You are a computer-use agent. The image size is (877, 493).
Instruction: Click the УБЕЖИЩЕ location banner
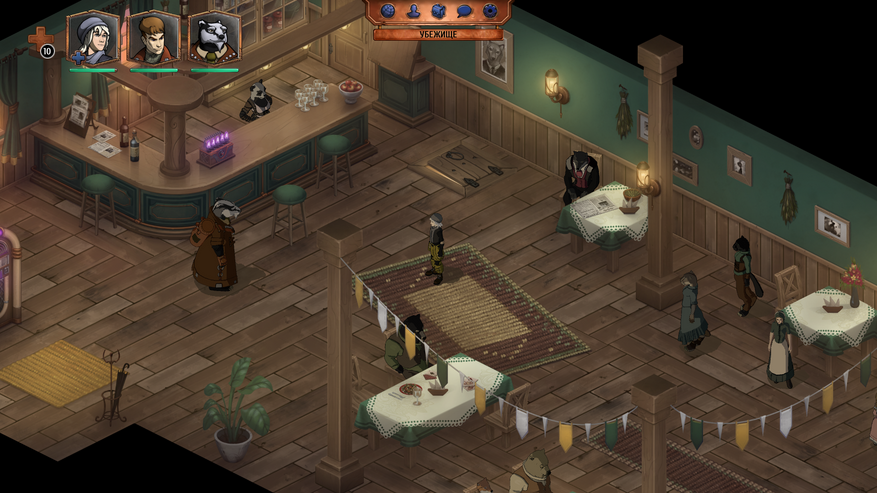point(439,34)
